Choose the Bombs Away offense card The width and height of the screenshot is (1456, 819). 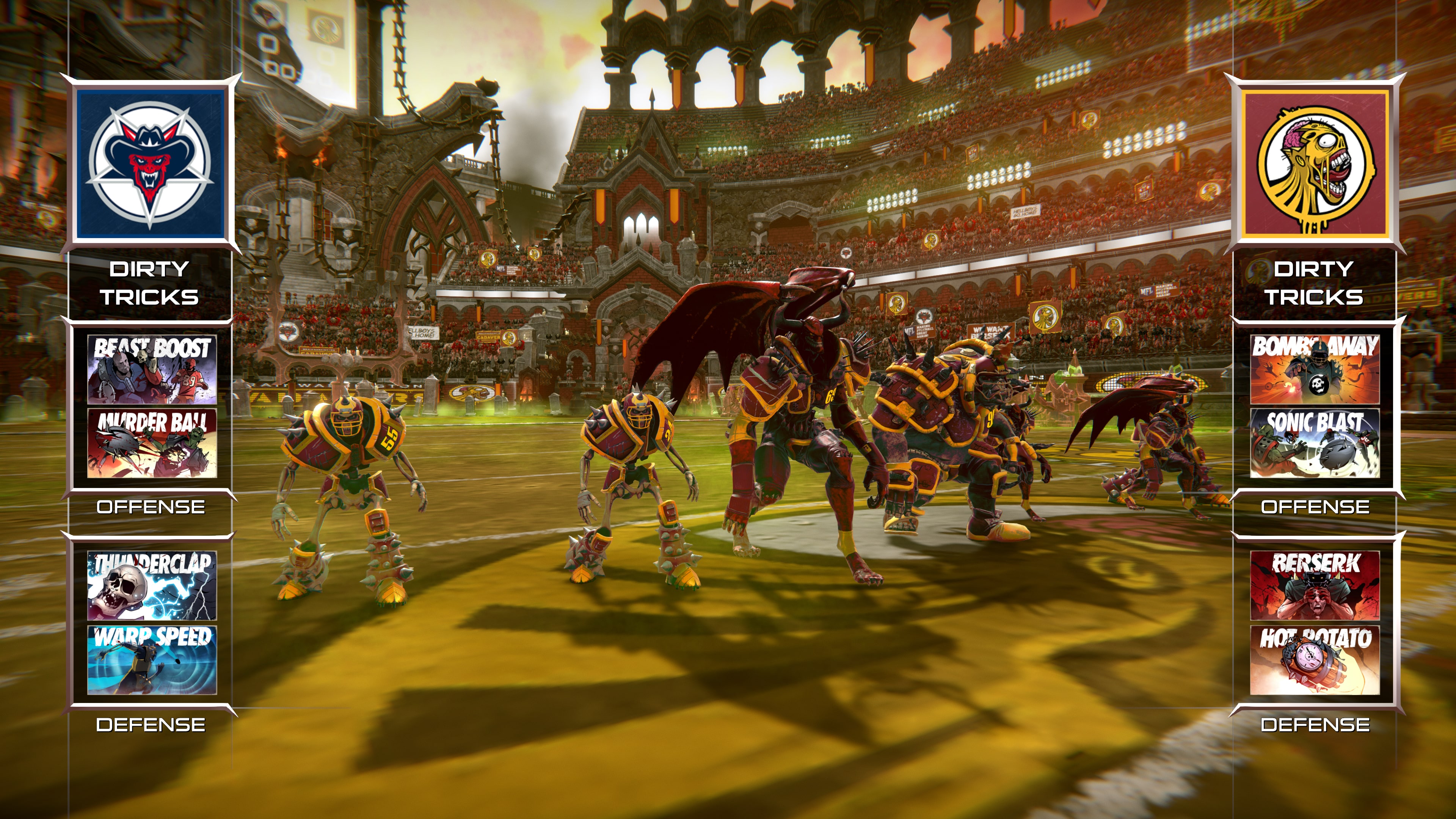point(1315,369)
